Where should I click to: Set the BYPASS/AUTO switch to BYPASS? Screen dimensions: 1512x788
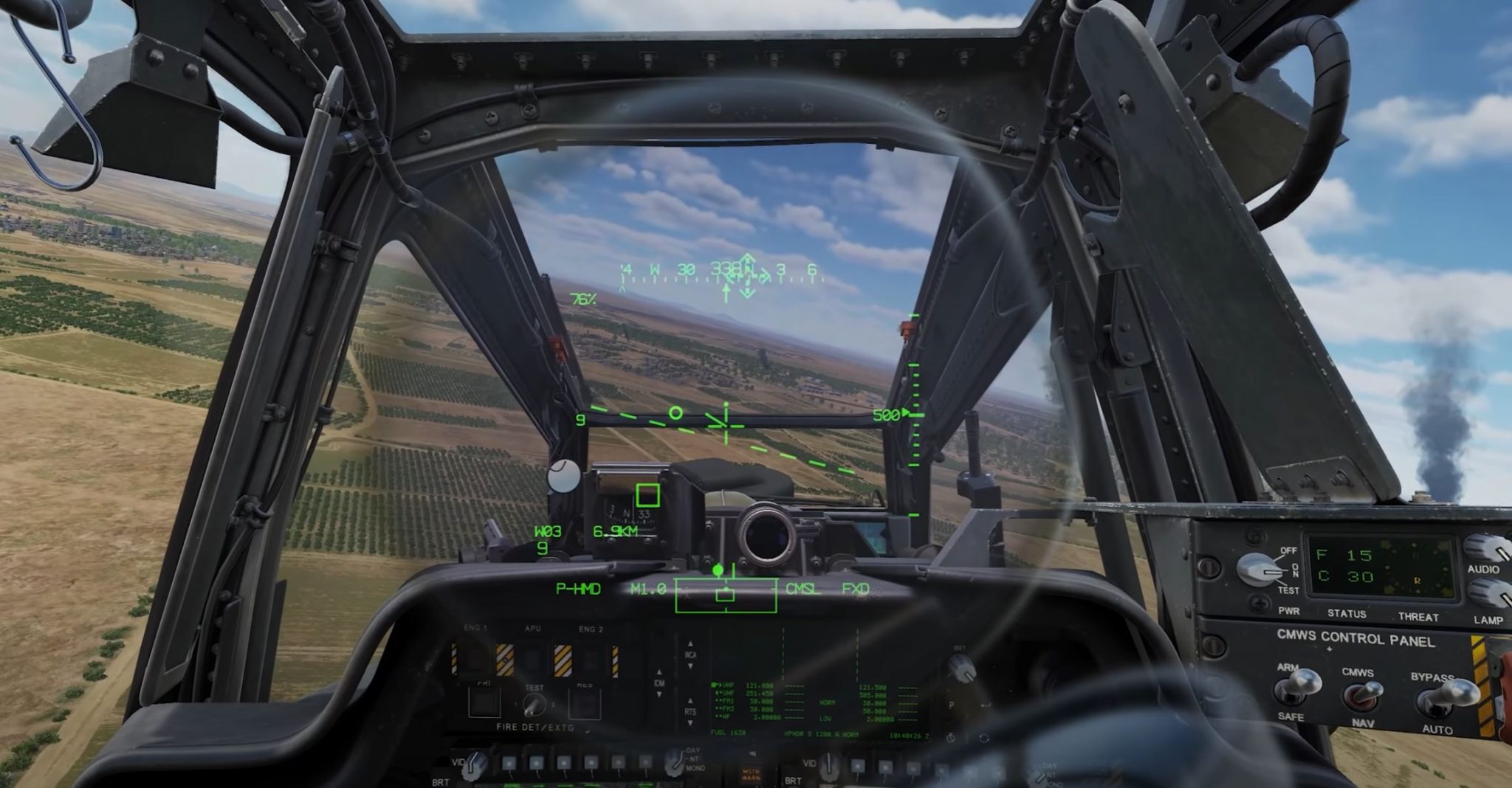[1446, 695]
